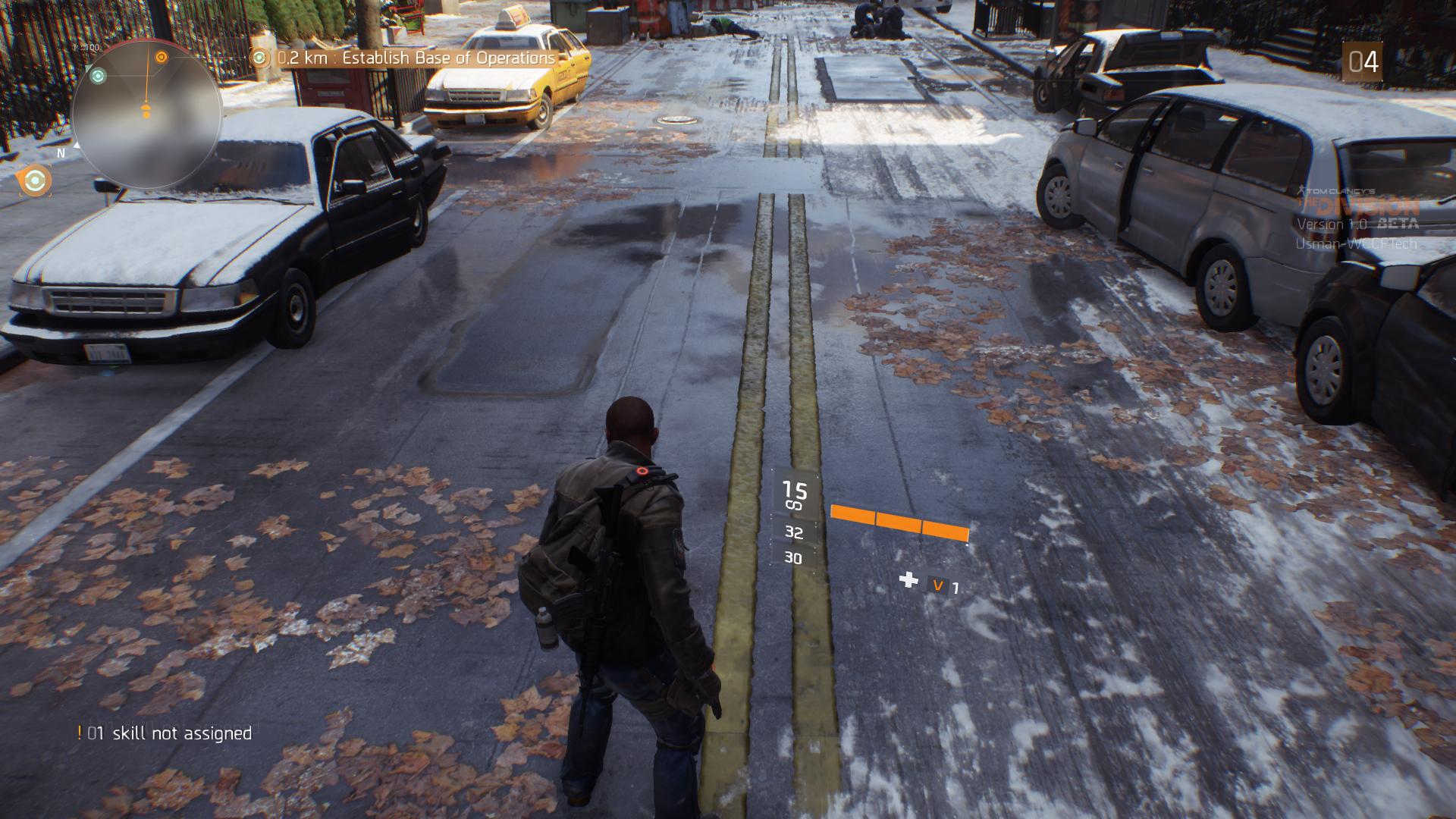Click the orange mission marker on the minimap

pos(161,57)
